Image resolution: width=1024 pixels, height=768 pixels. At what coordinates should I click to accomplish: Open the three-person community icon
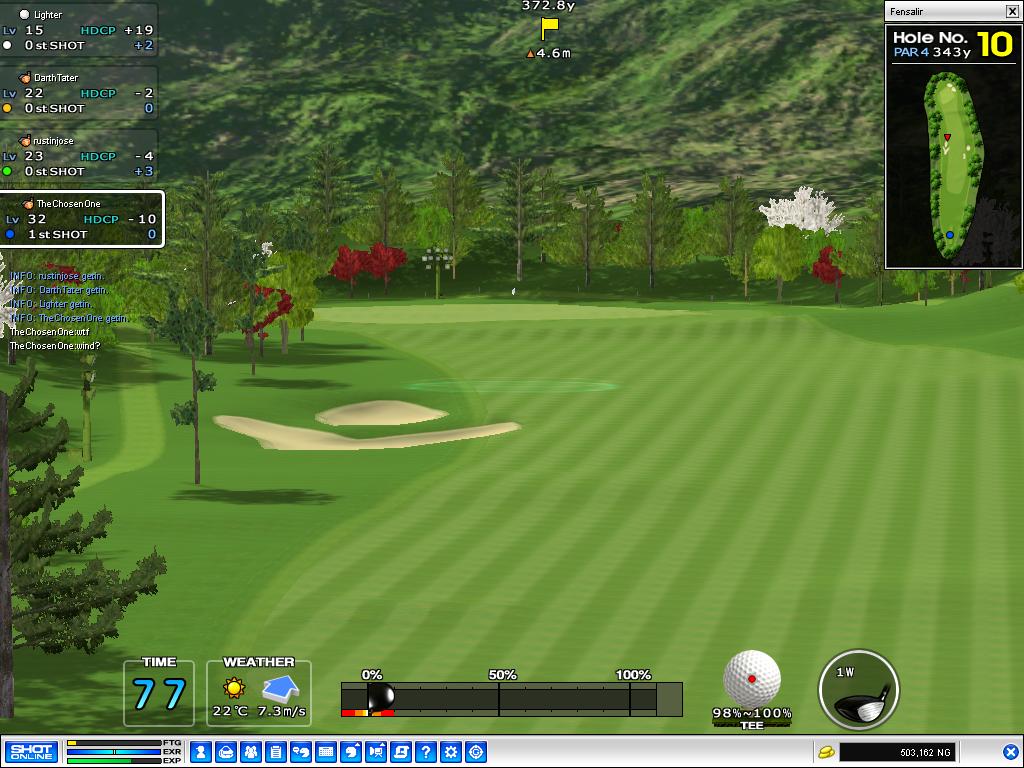(251, 752)
